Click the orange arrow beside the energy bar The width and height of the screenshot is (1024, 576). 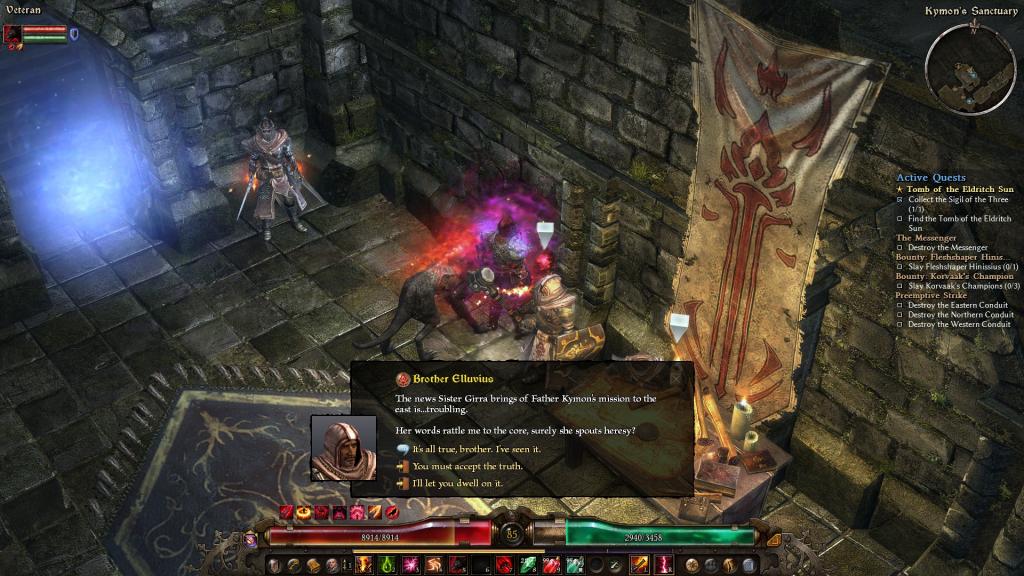[x=773, y=540]
